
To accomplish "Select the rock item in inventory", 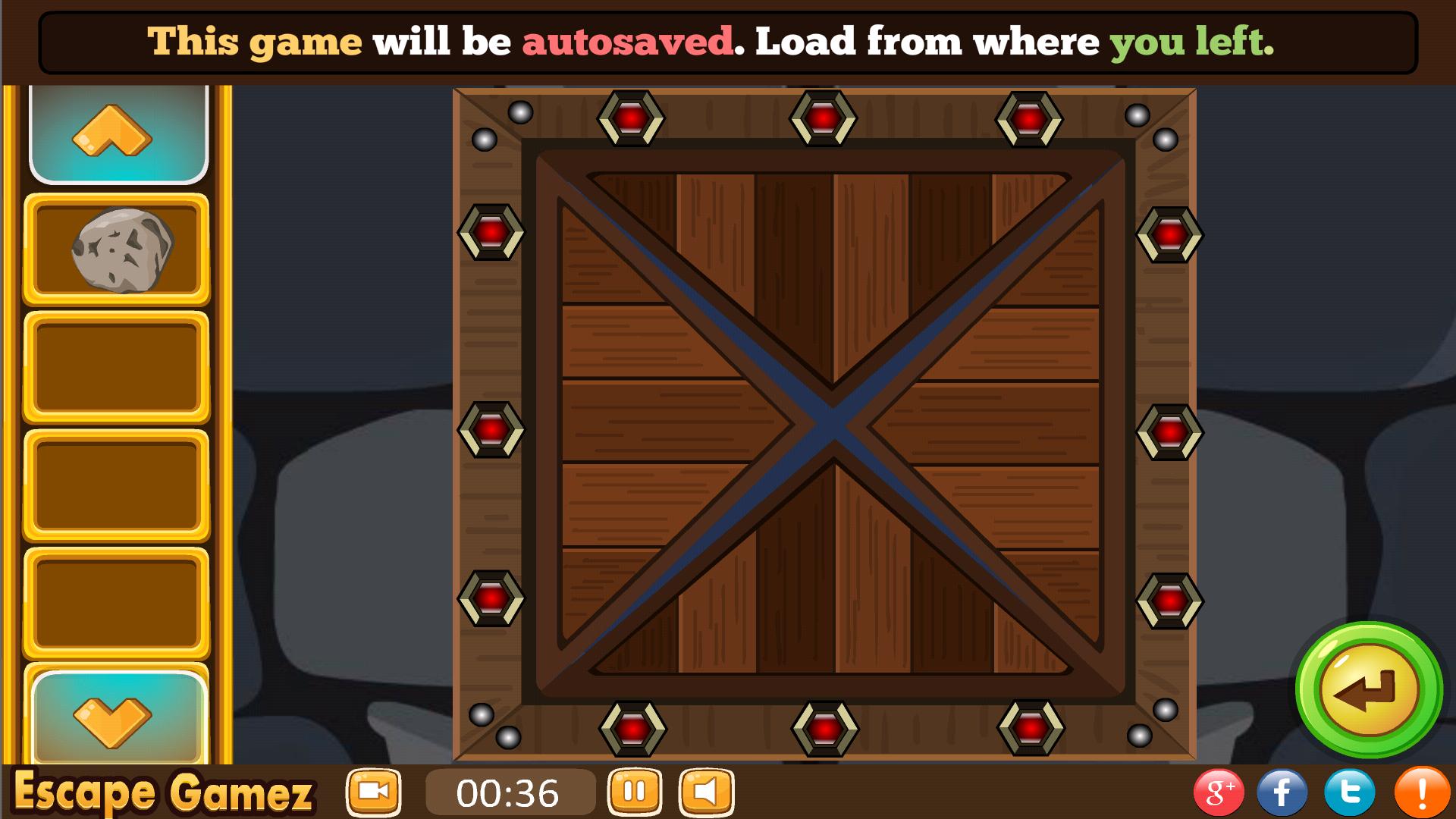I will pyautogui.click(x=119, y=249).
